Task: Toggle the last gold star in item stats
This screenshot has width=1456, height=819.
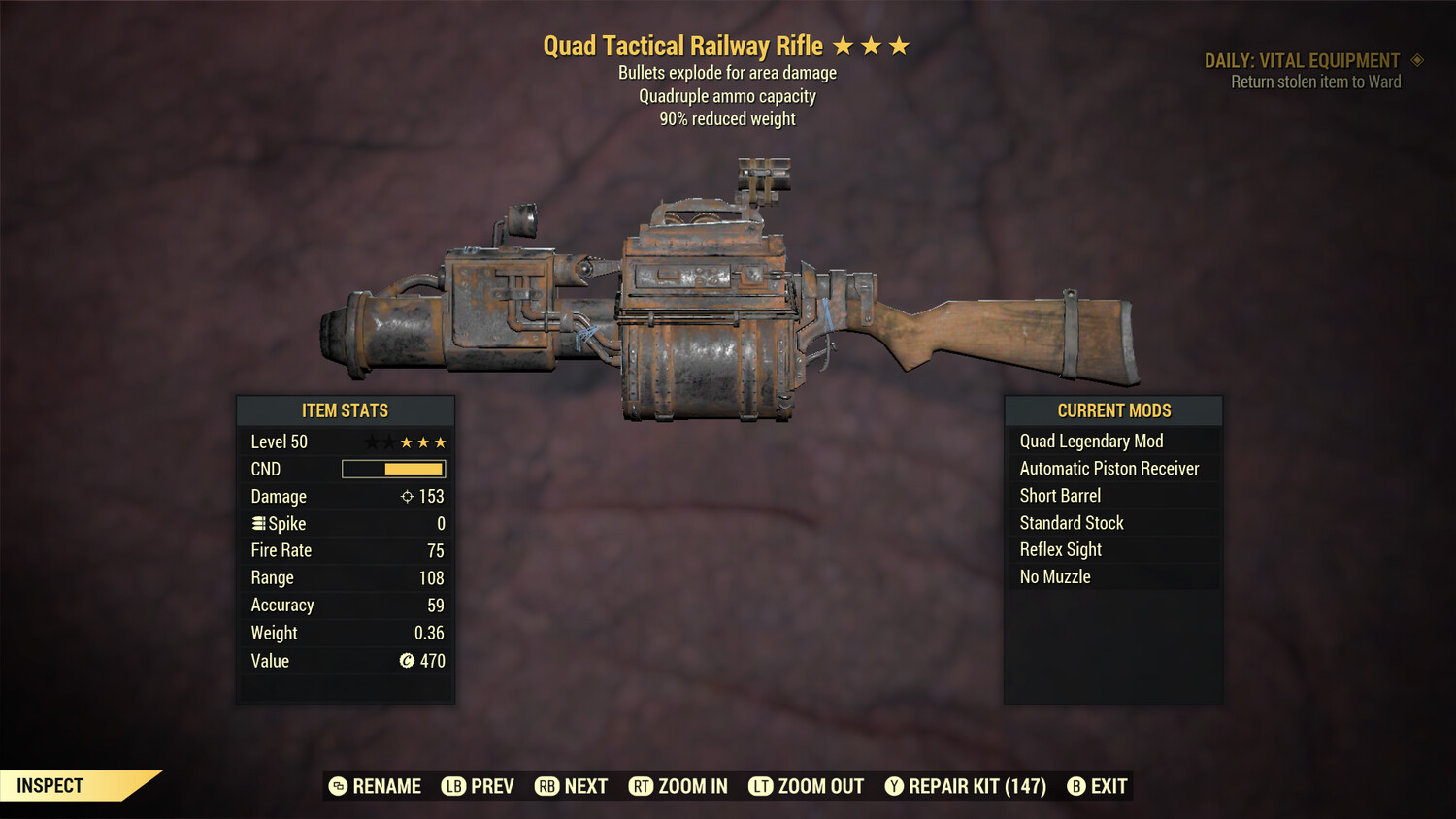Action: (440, 442)
